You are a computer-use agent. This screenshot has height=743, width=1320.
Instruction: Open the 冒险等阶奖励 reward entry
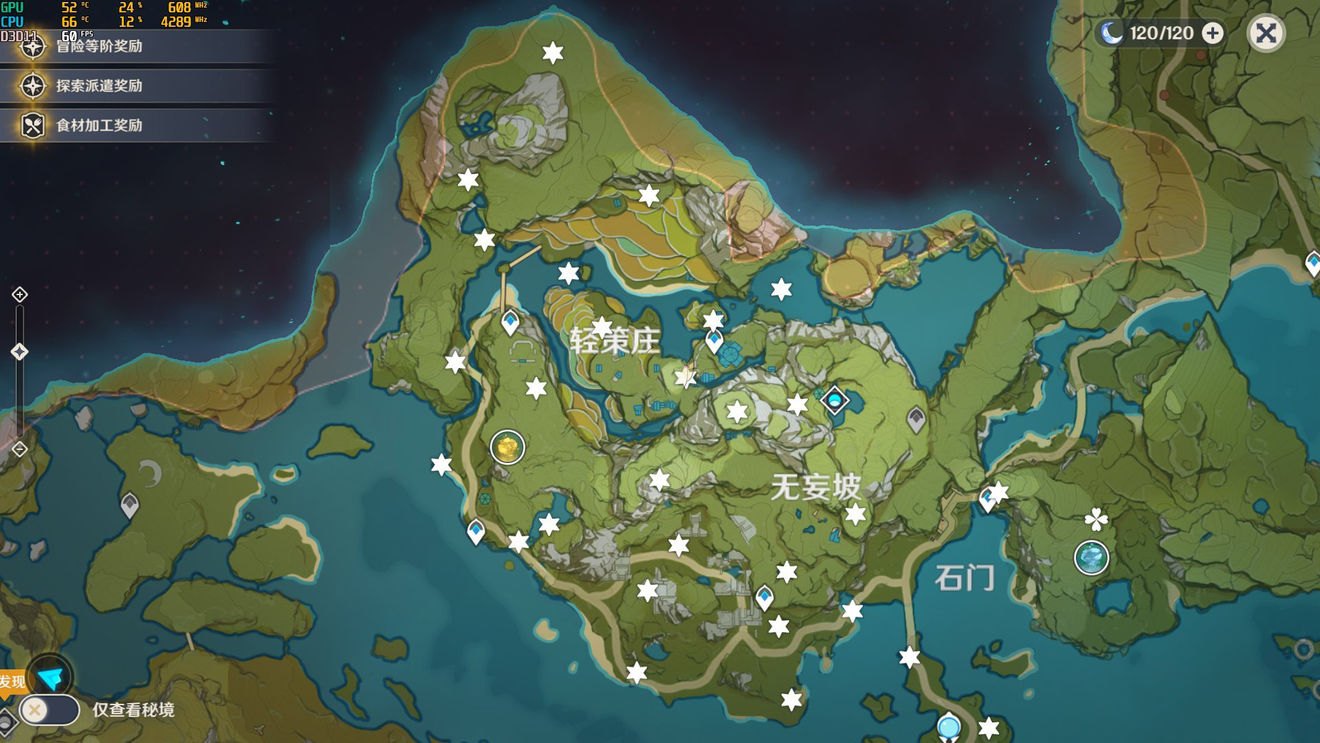pos(99,46)
